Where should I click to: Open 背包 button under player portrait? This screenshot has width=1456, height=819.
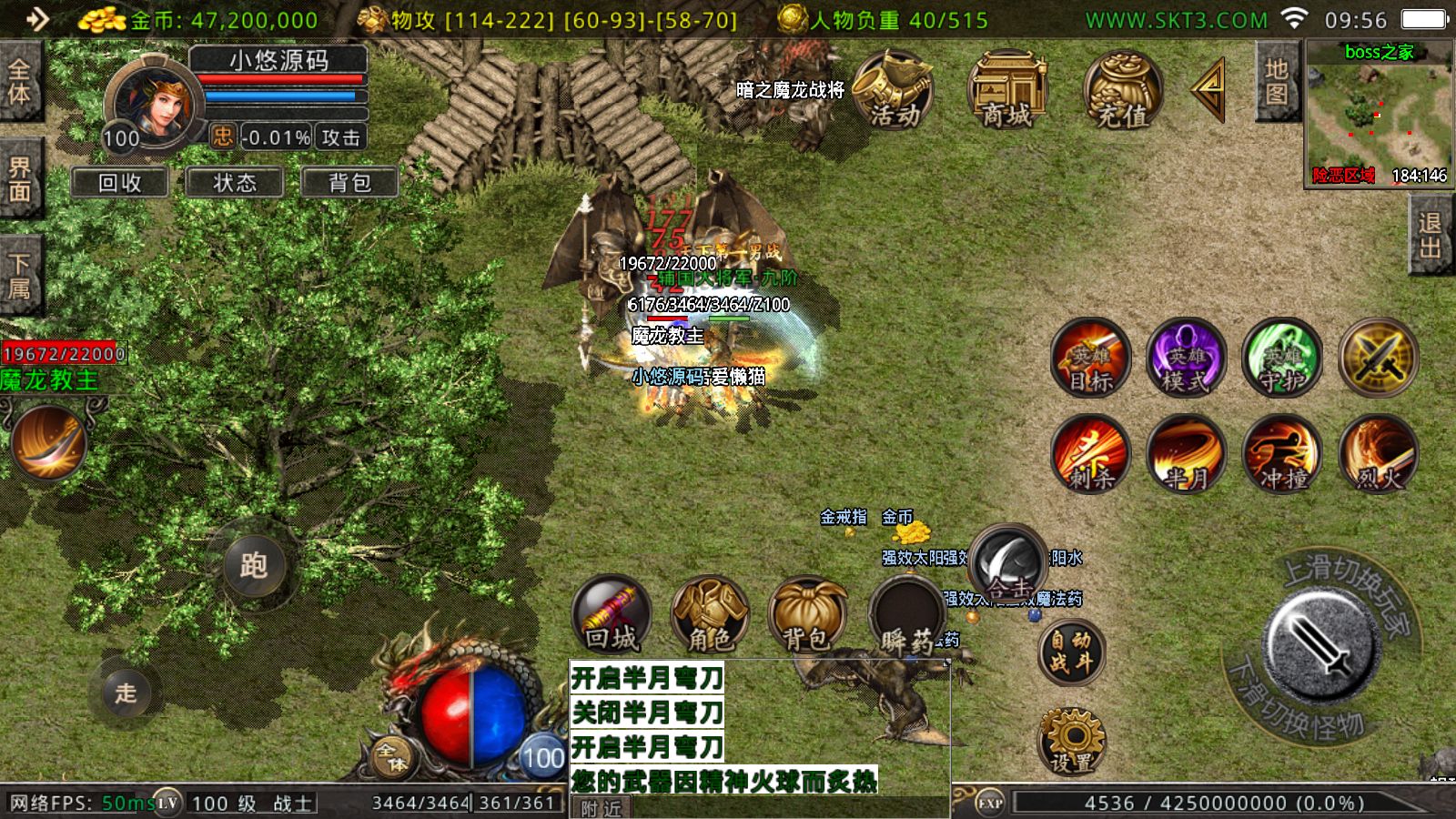pyautogui.click(x=349, y=183)
